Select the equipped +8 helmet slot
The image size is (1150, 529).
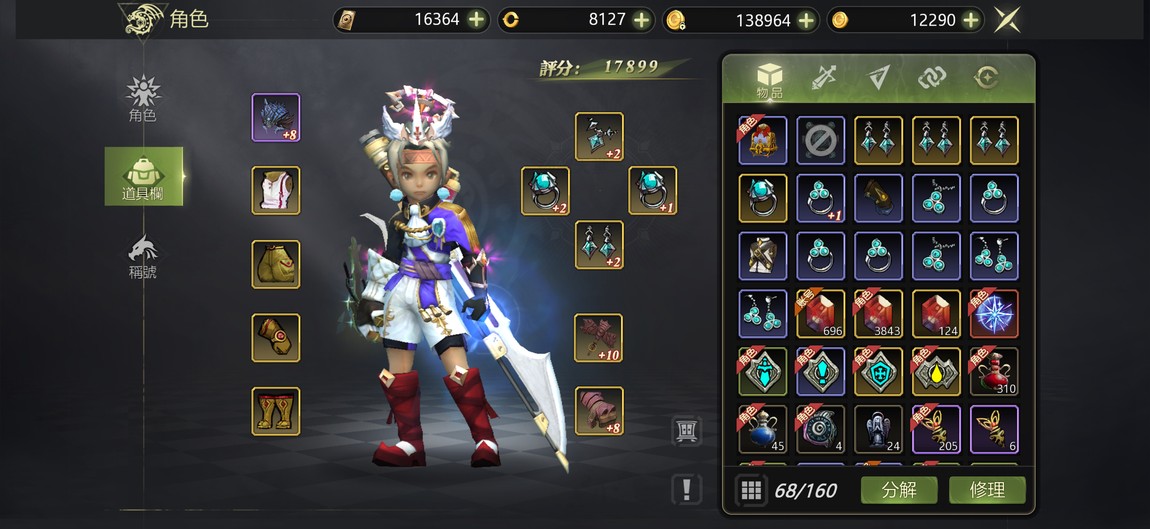tap(276, 118)
